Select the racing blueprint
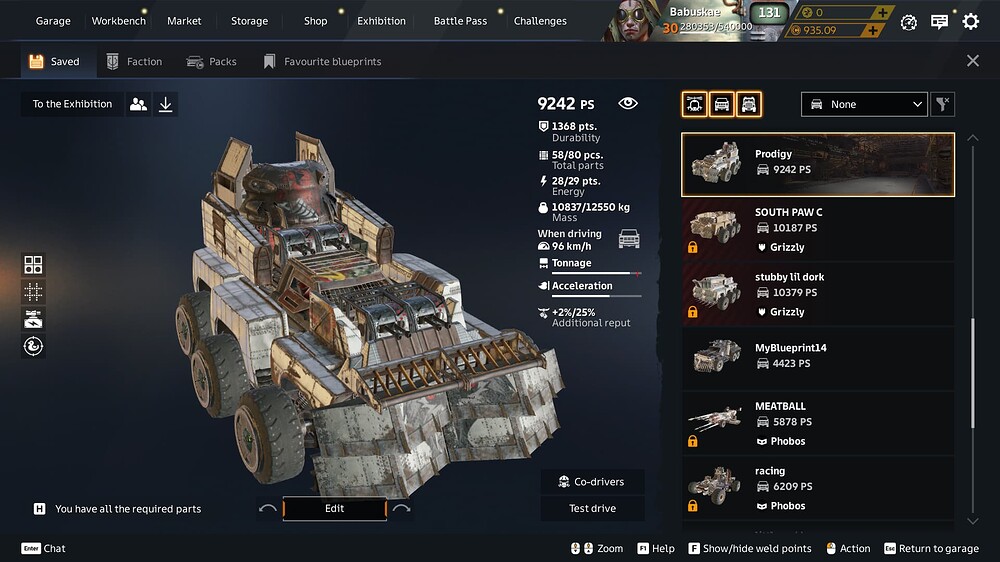 pos(818,488)
